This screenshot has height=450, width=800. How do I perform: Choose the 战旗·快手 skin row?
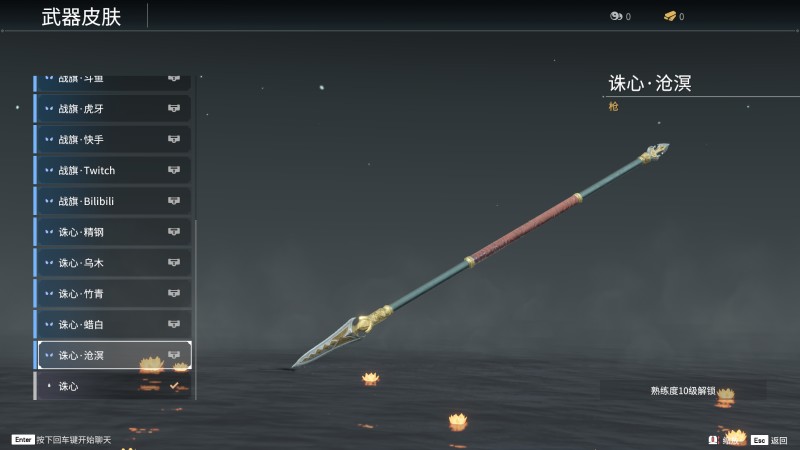click(113, 140)
